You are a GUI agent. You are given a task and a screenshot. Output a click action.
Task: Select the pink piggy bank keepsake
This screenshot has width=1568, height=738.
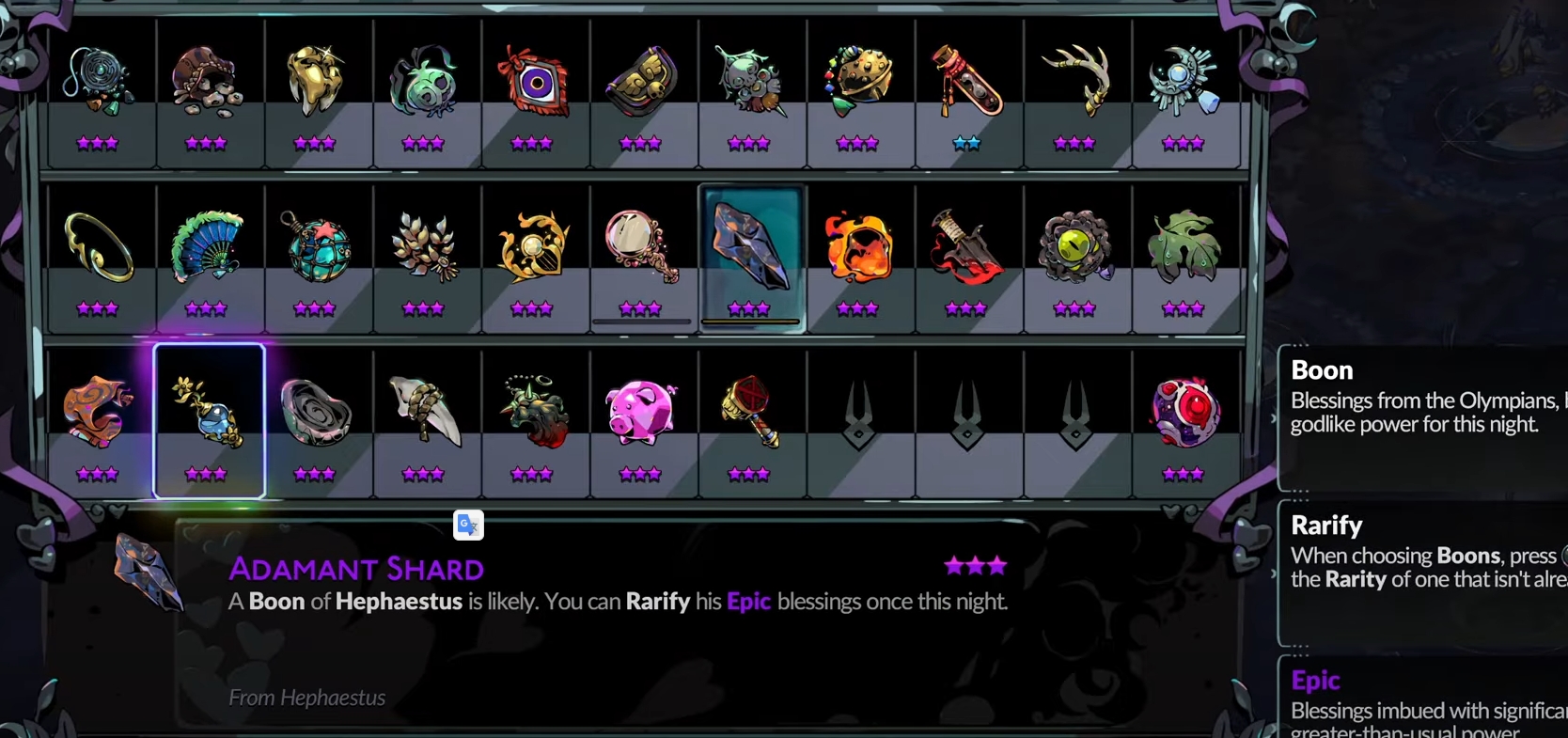pyautogui.click(x=641, y=414)
